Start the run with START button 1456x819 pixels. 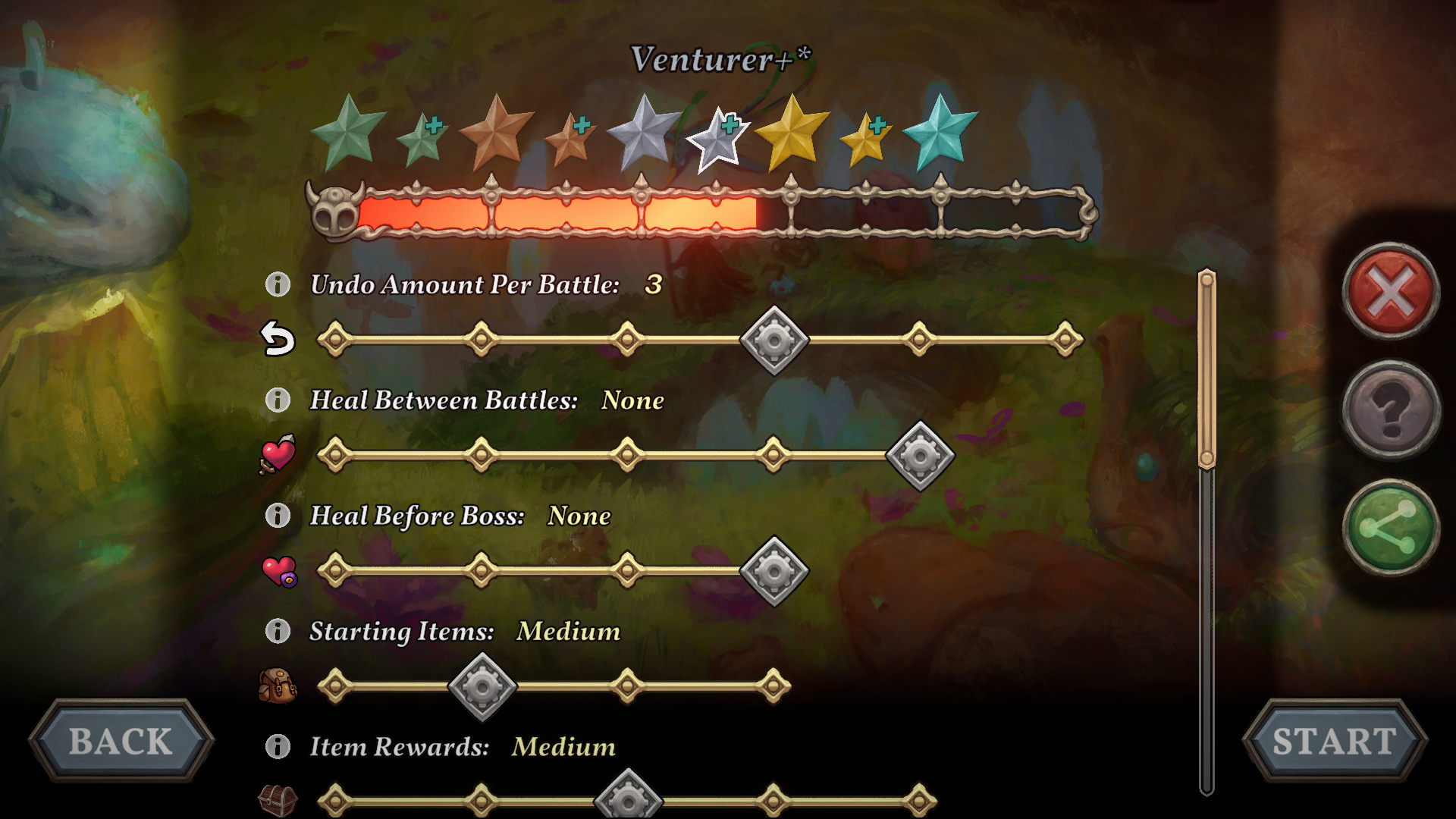(1334, 741)
